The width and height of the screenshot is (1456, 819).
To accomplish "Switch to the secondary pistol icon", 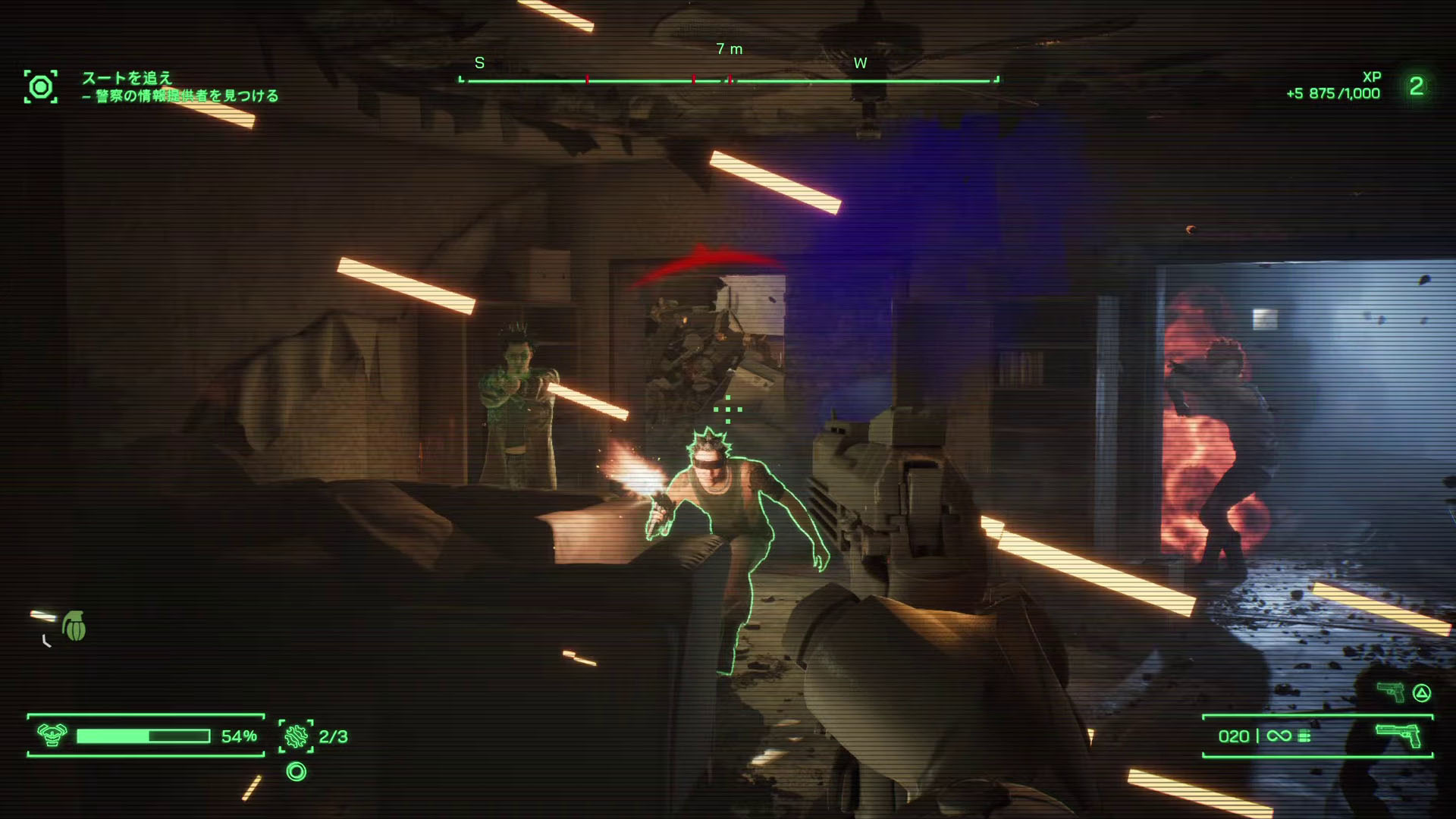I will [1391, 692].
